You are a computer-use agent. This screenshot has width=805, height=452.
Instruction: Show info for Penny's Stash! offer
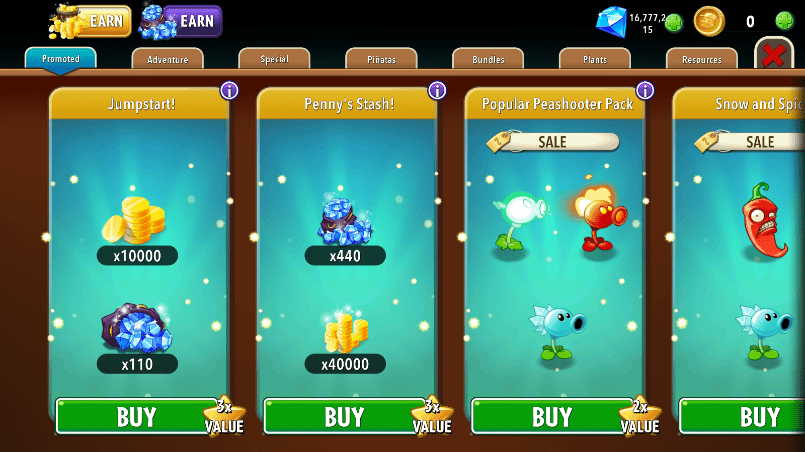click(x=437, y=91)
